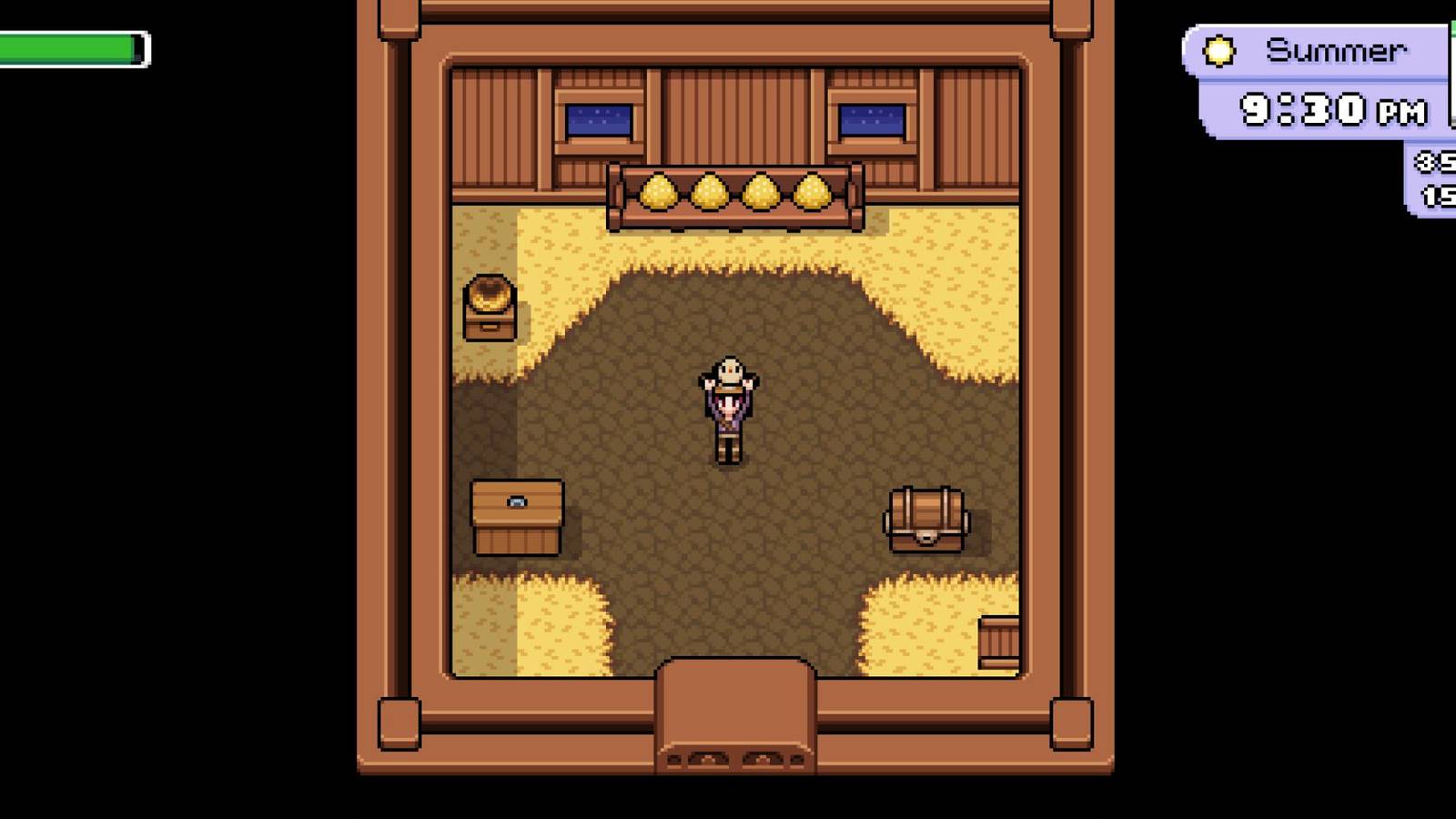Click the sun weather icon beside Summer

pos(1218,51)
